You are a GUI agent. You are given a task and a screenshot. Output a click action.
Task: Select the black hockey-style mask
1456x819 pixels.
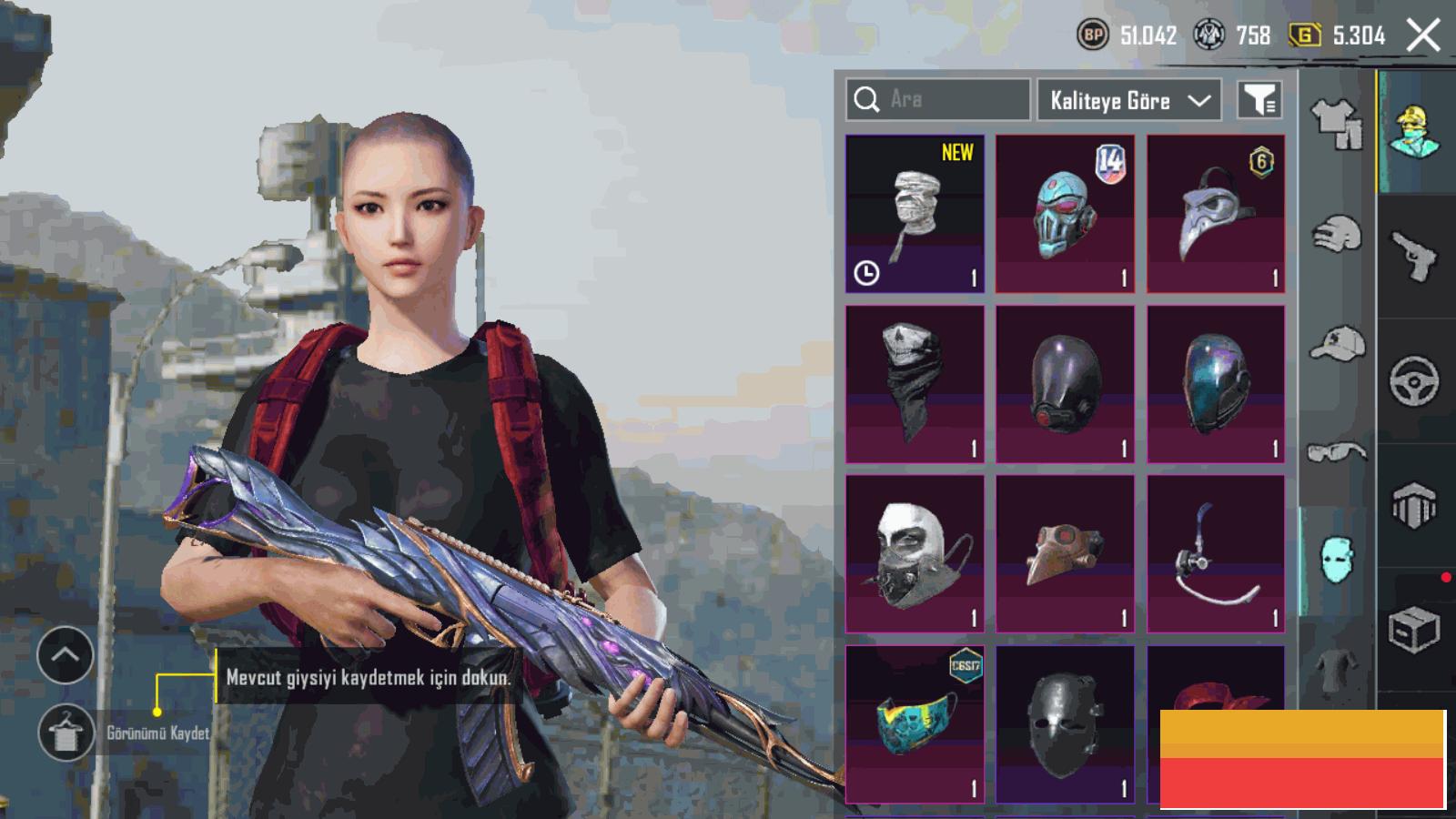(1065, 723)
